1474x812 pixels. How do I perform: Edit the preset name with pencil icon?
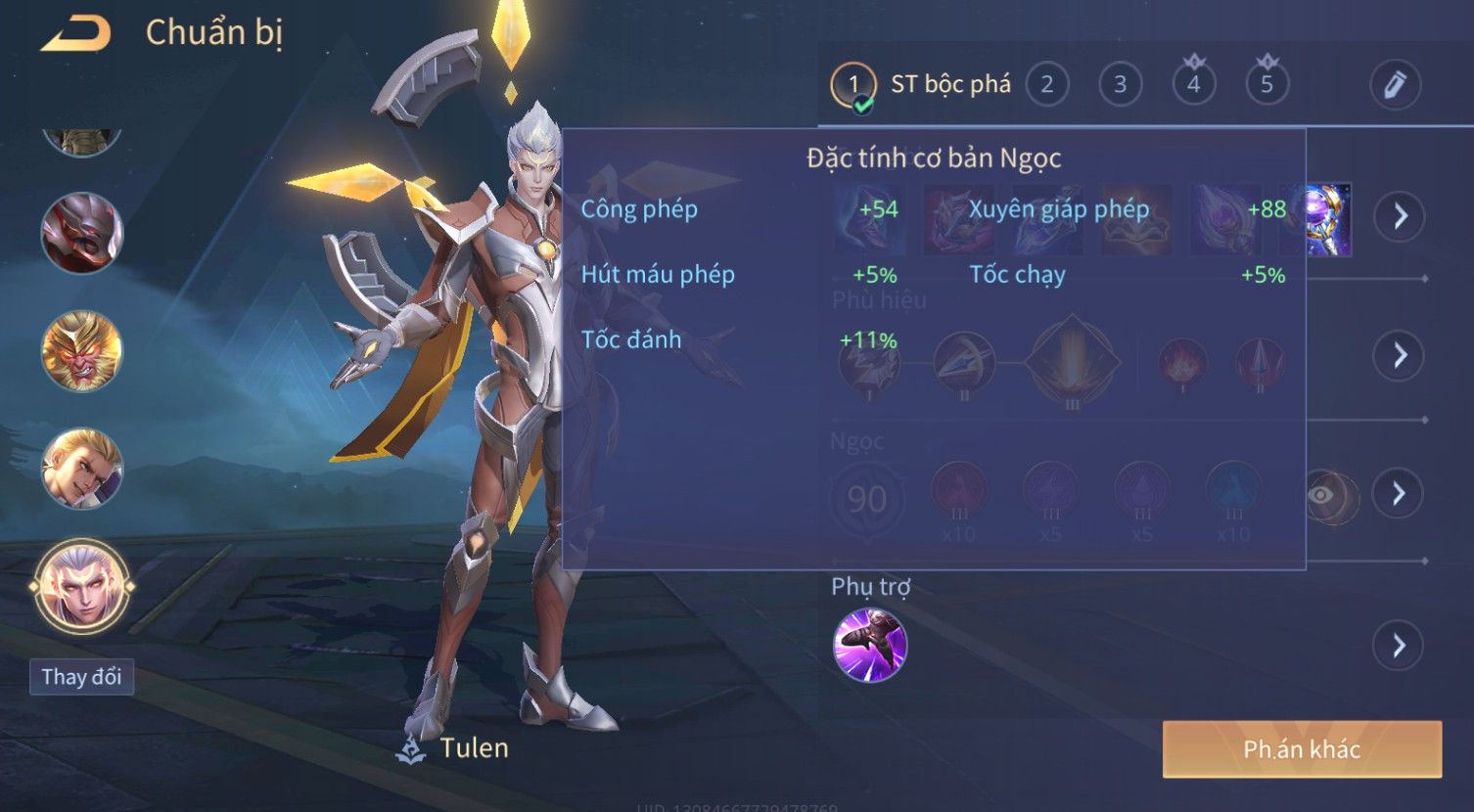point(1395,85)
